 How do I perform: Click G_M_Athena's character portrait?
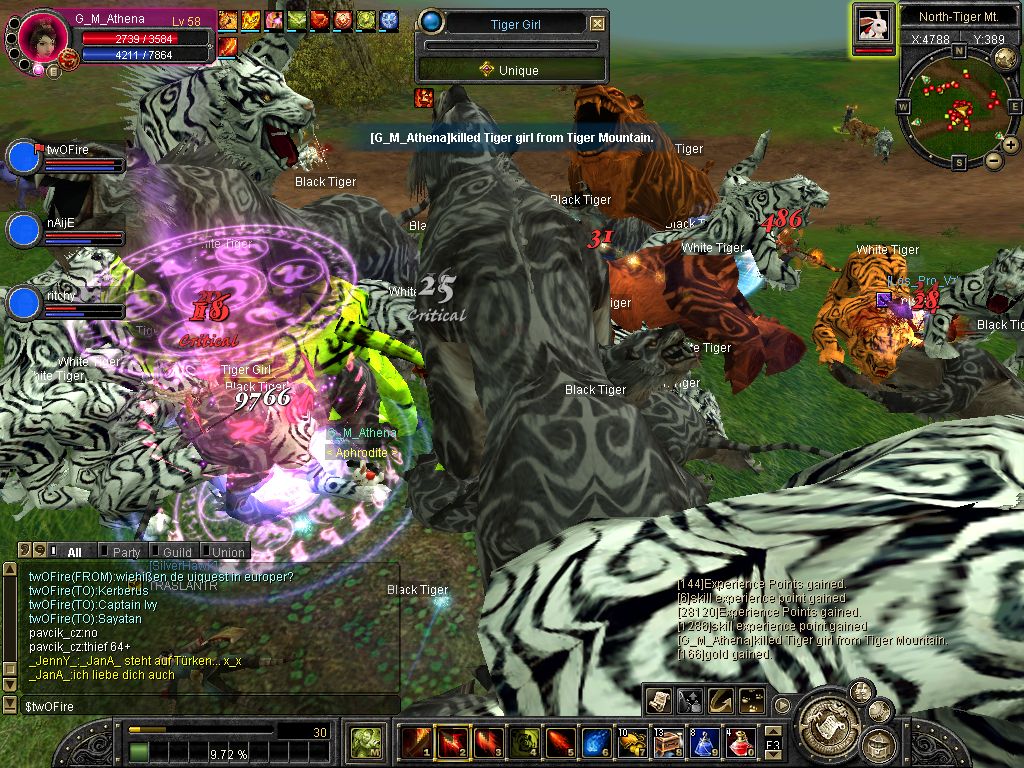click(x=42, y=36)
